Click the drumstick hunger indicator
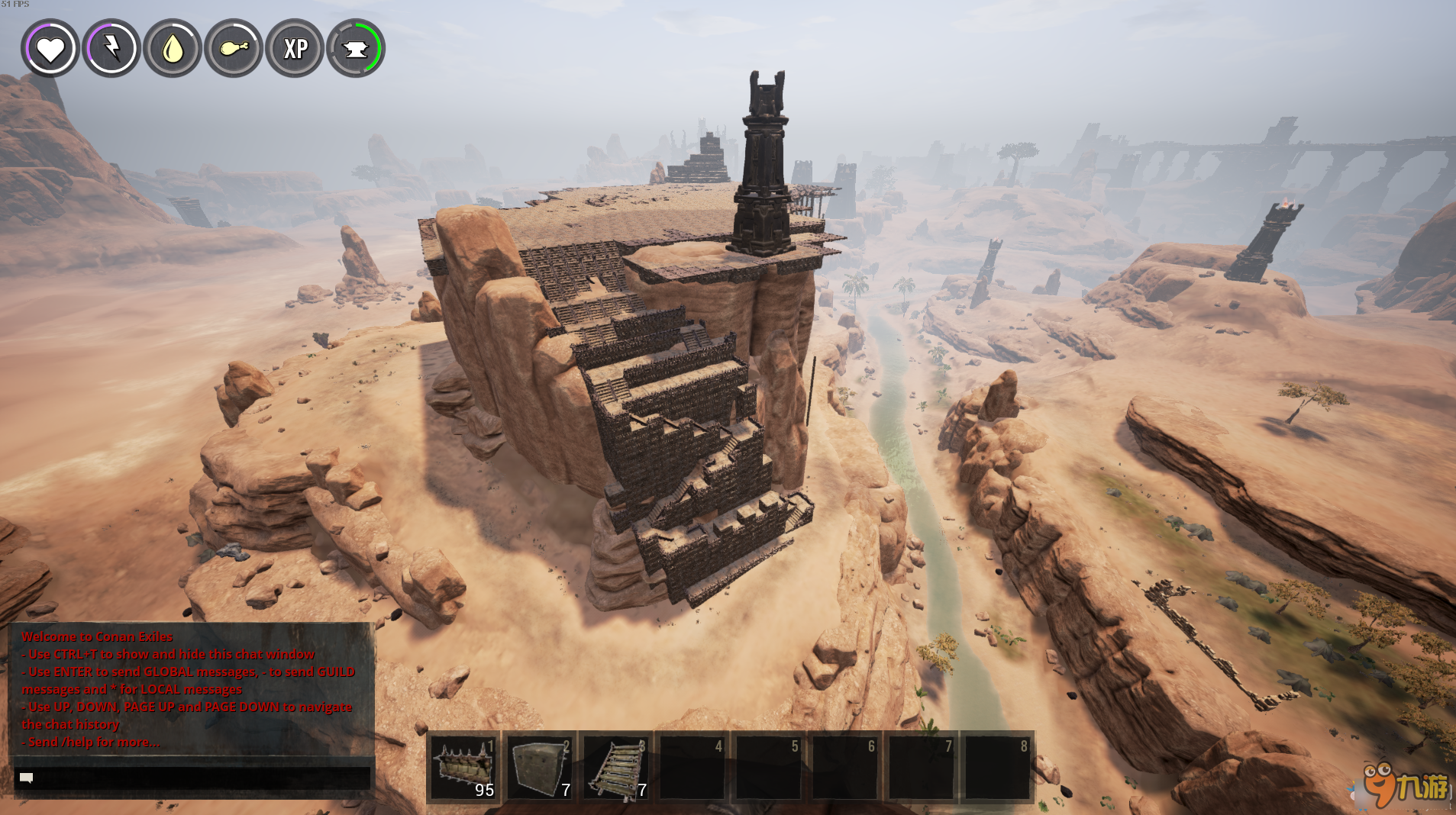The width and height of the screenshot is (1456, 815). 234,48
